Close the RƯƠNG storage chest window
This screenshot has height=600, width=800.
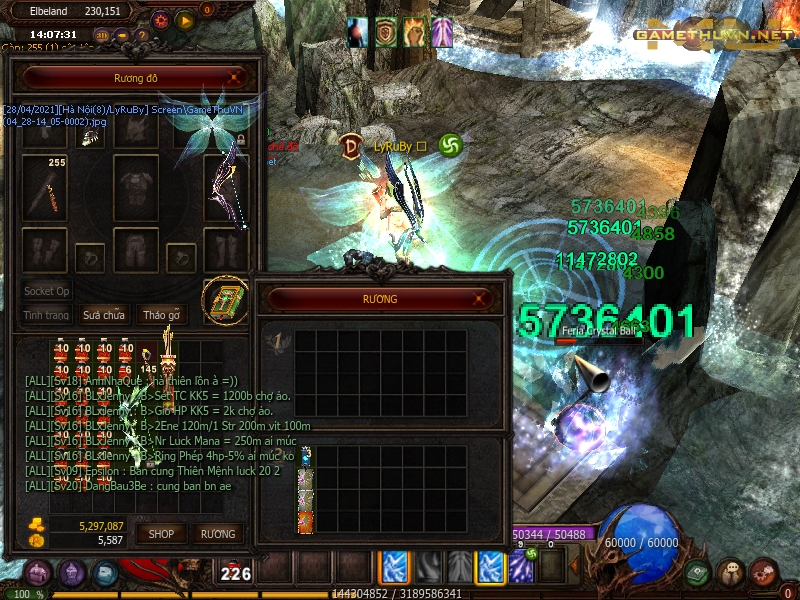482,298
